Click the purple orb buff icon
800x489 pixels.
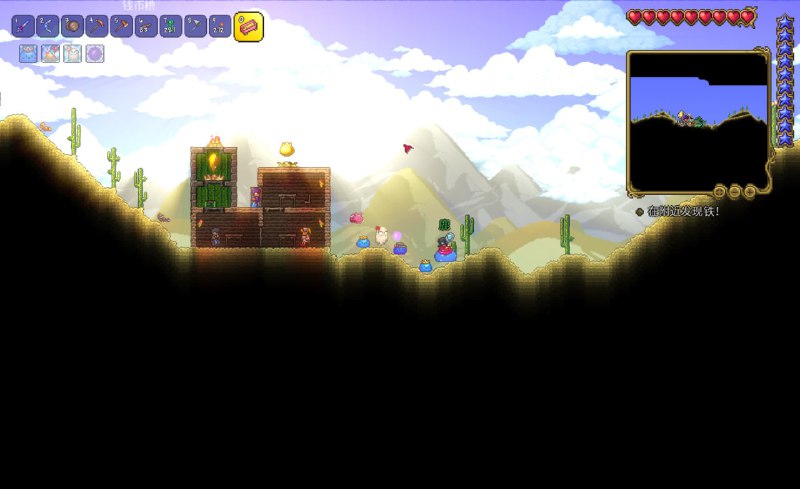(94, 54)
